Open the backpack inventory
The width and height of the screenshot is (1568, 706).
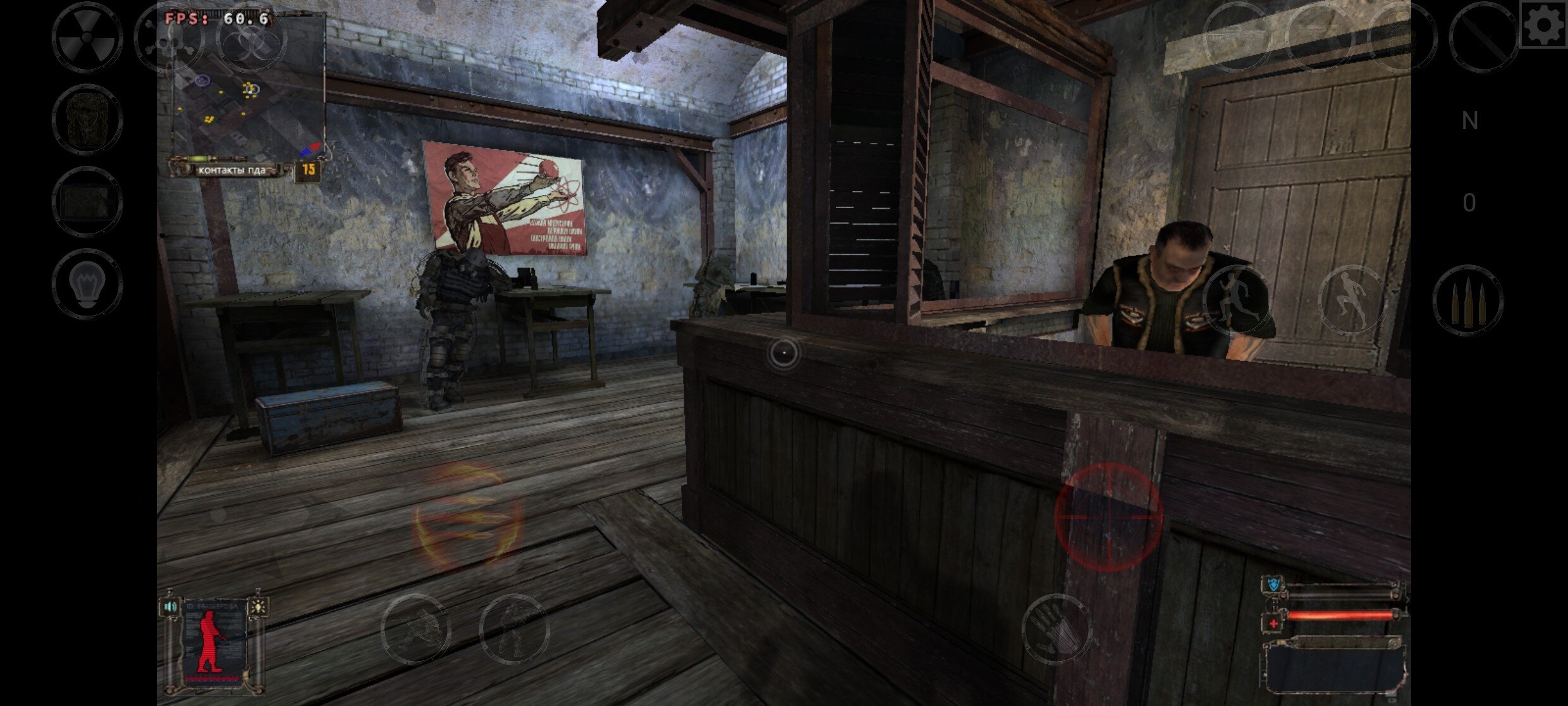[x=87, y=120]
